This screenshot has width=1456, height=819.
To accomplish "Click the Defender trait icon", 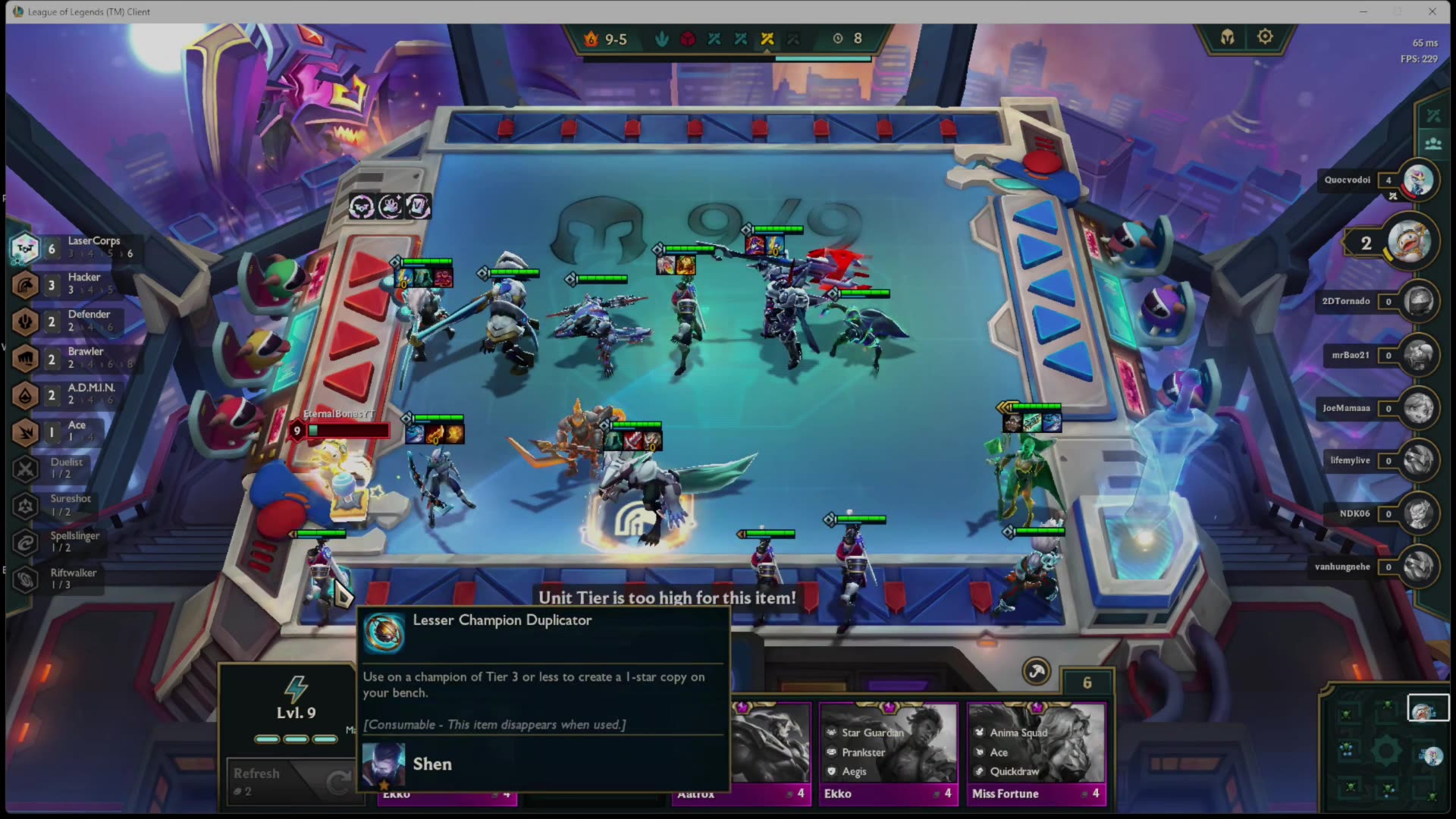I will (x=25, y=322).
